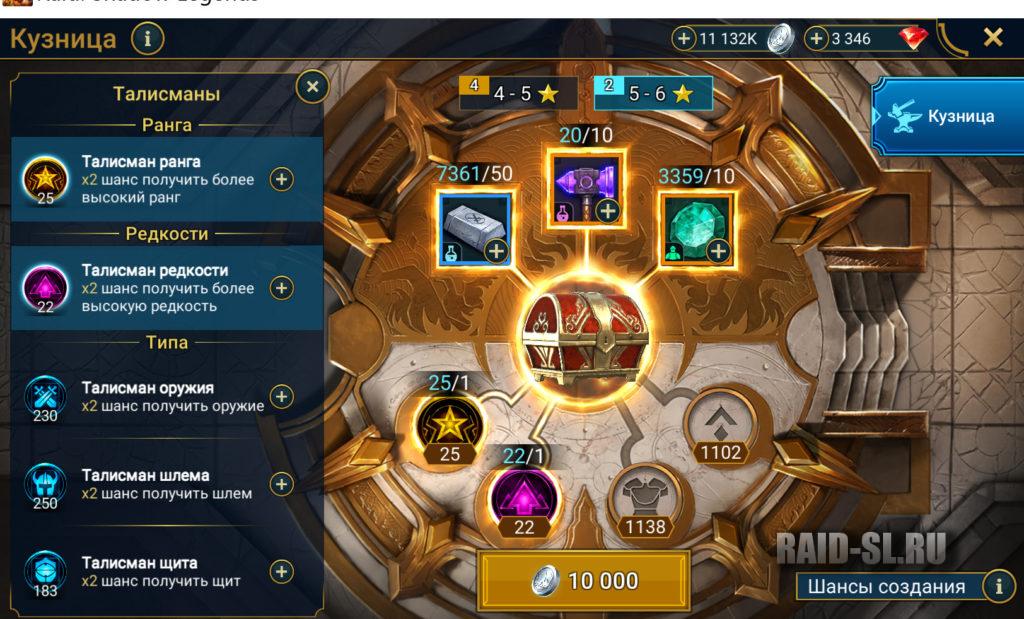Close the Талисманы panel
Viewport: 1024px width, 619px height.
click(312, 87)
